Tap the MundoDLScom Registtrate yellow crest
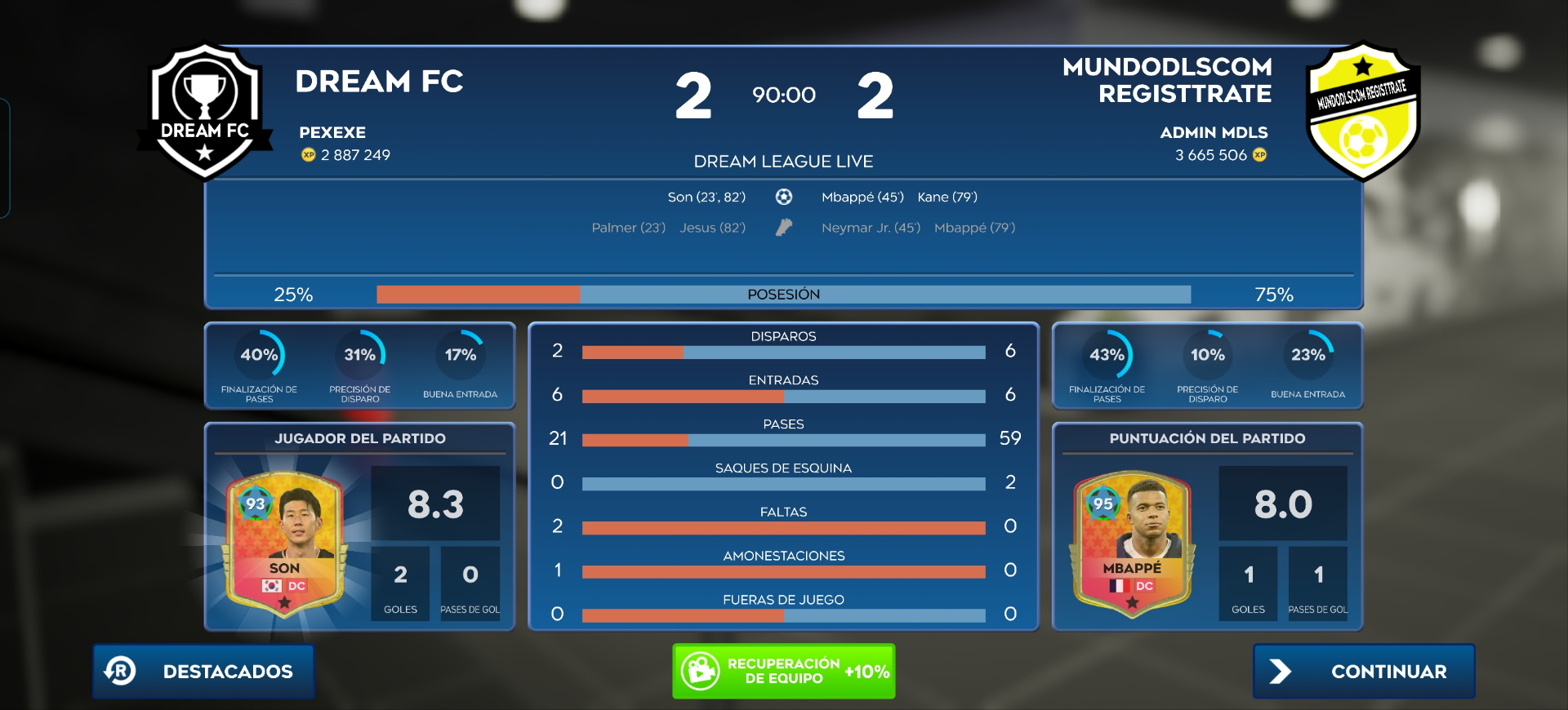 pyautogui.click(x=1361, y=112)
